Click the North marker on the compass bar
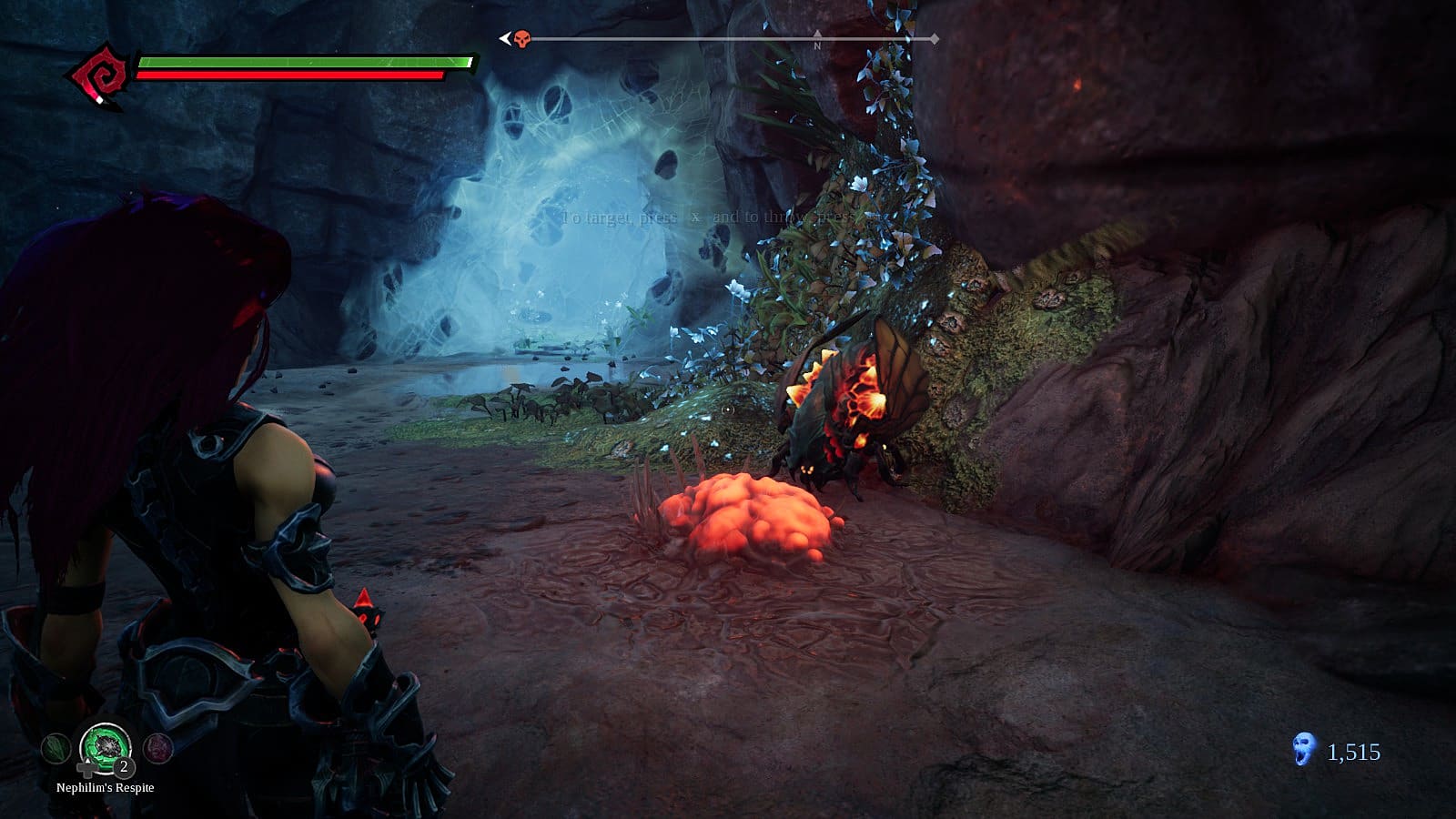 (817, 42)
